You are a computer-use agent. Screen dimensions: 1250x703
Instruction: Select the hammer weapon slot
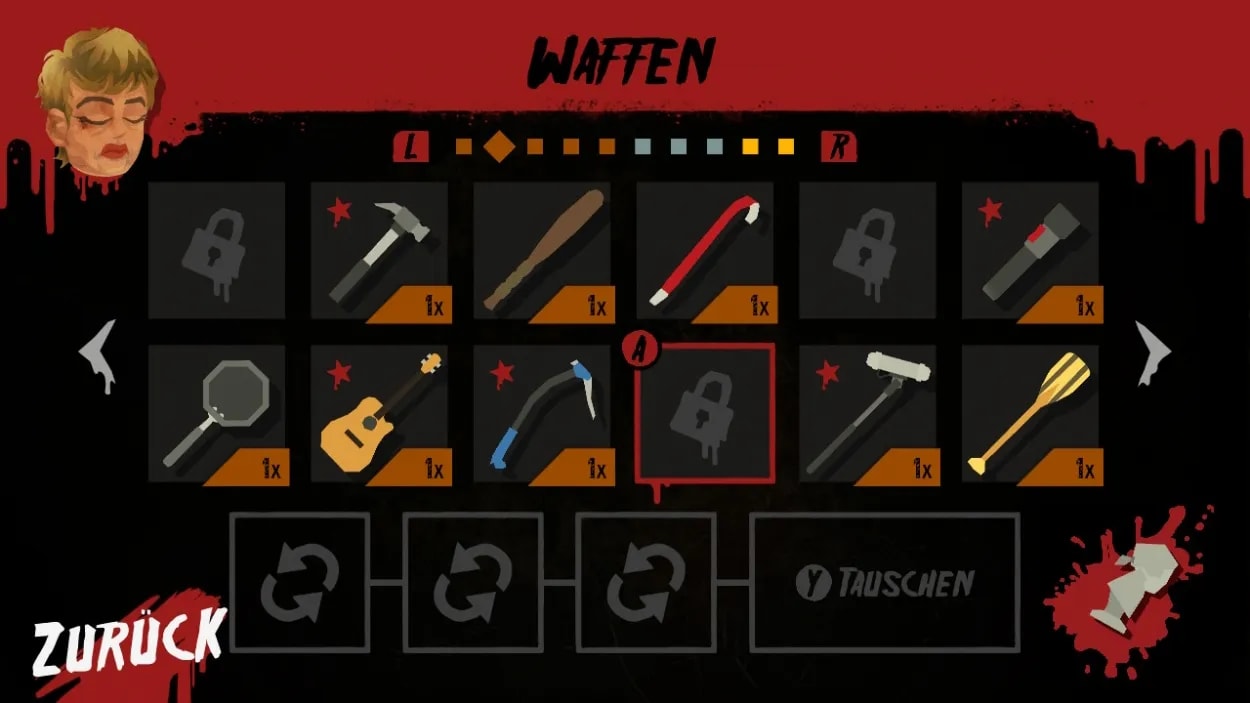click(x=380, y=252)
